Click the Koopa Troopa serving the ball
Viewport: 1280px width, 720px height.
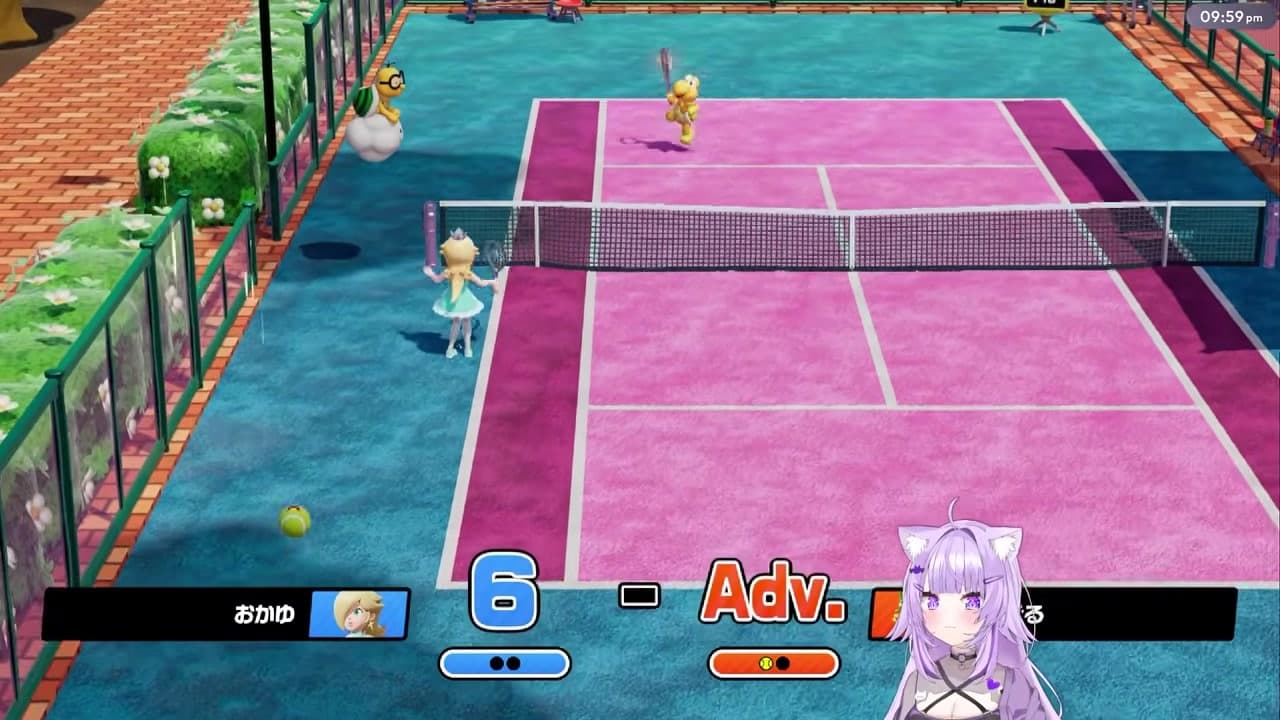pyautogui.click(x=685, y=105)
